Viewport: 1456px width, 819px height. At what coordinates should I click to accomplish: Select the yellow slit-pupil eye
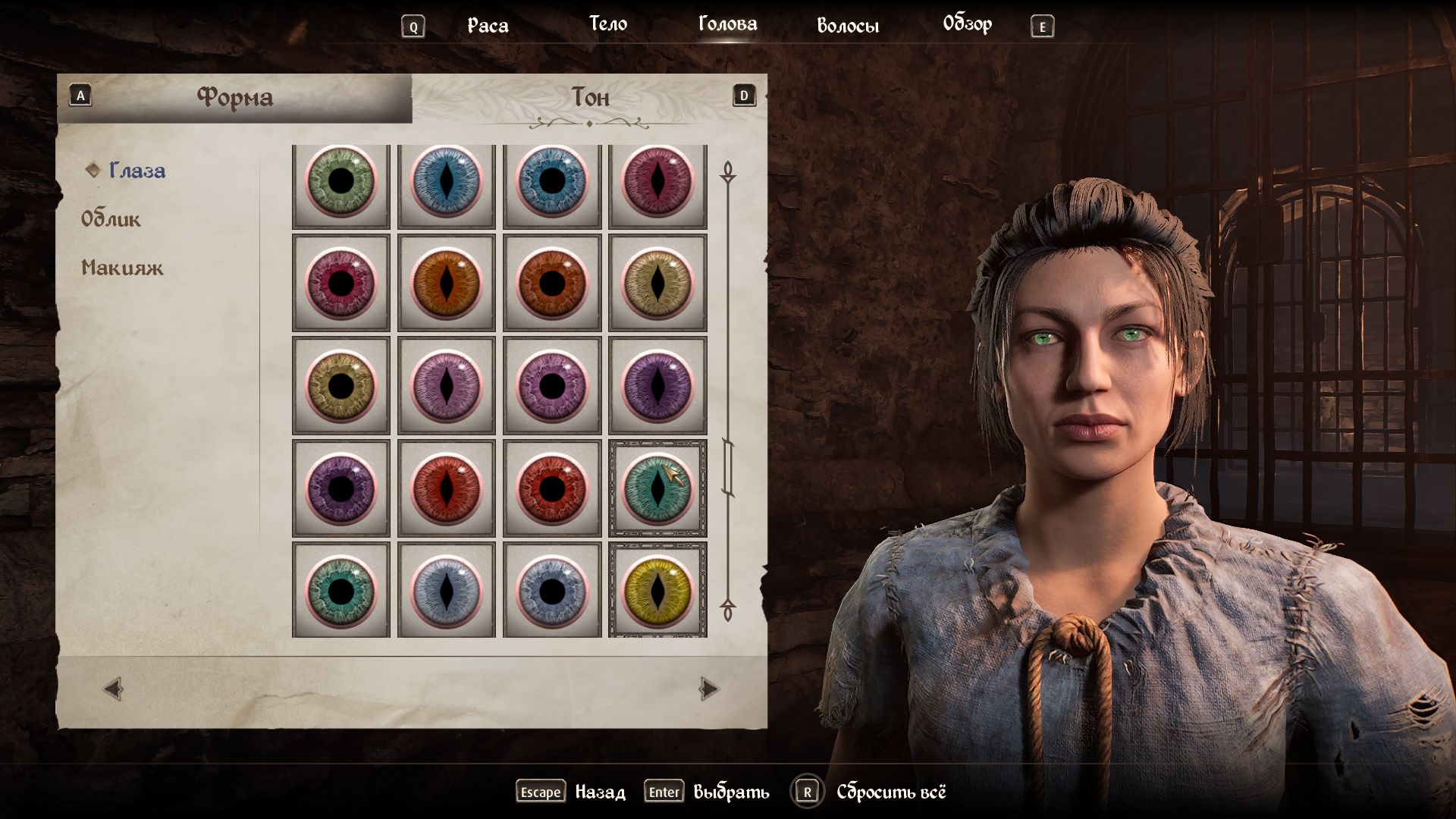pos(657,591)
